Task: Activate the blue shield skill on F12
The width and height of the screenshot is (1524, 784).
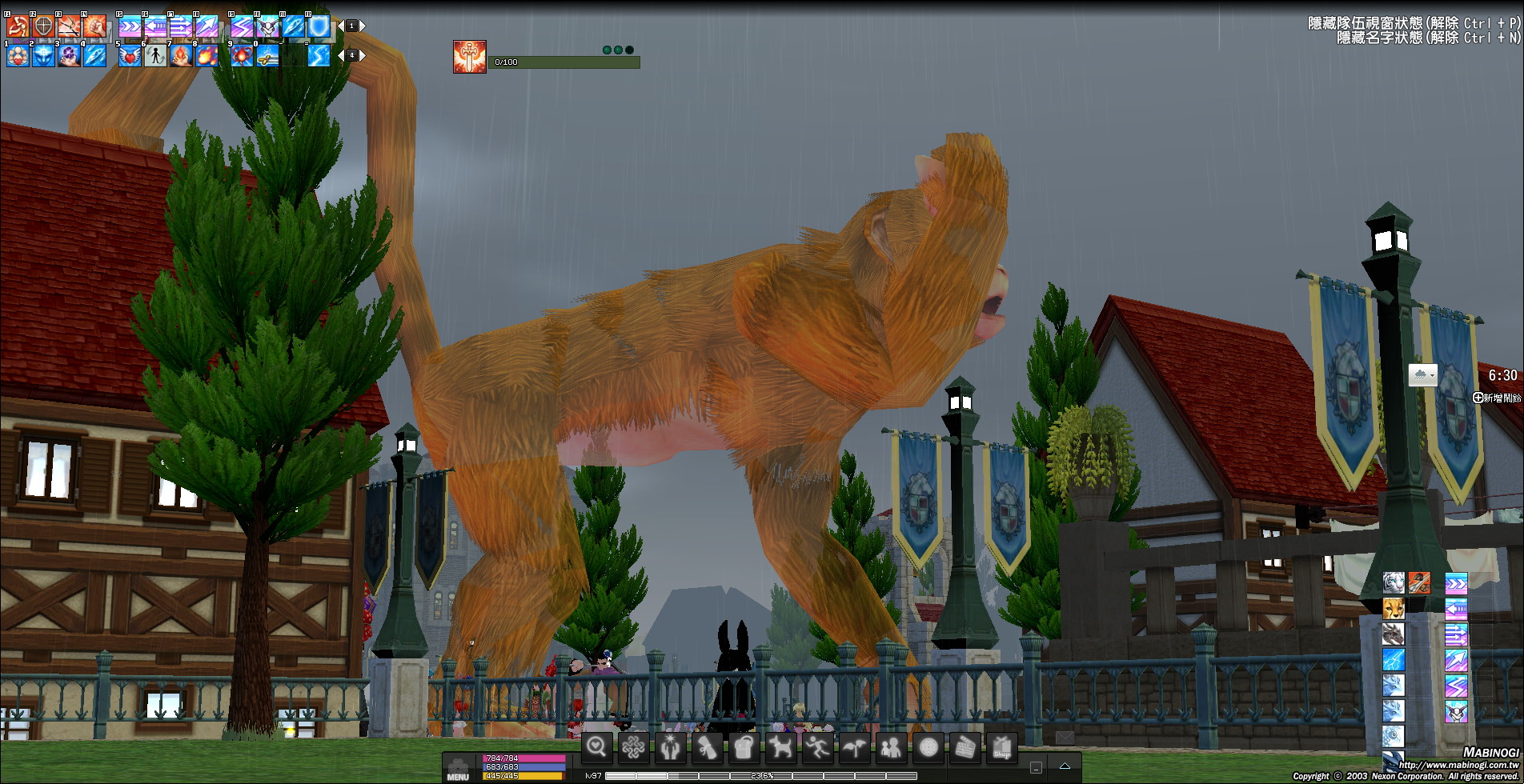Action: (319, 26)
